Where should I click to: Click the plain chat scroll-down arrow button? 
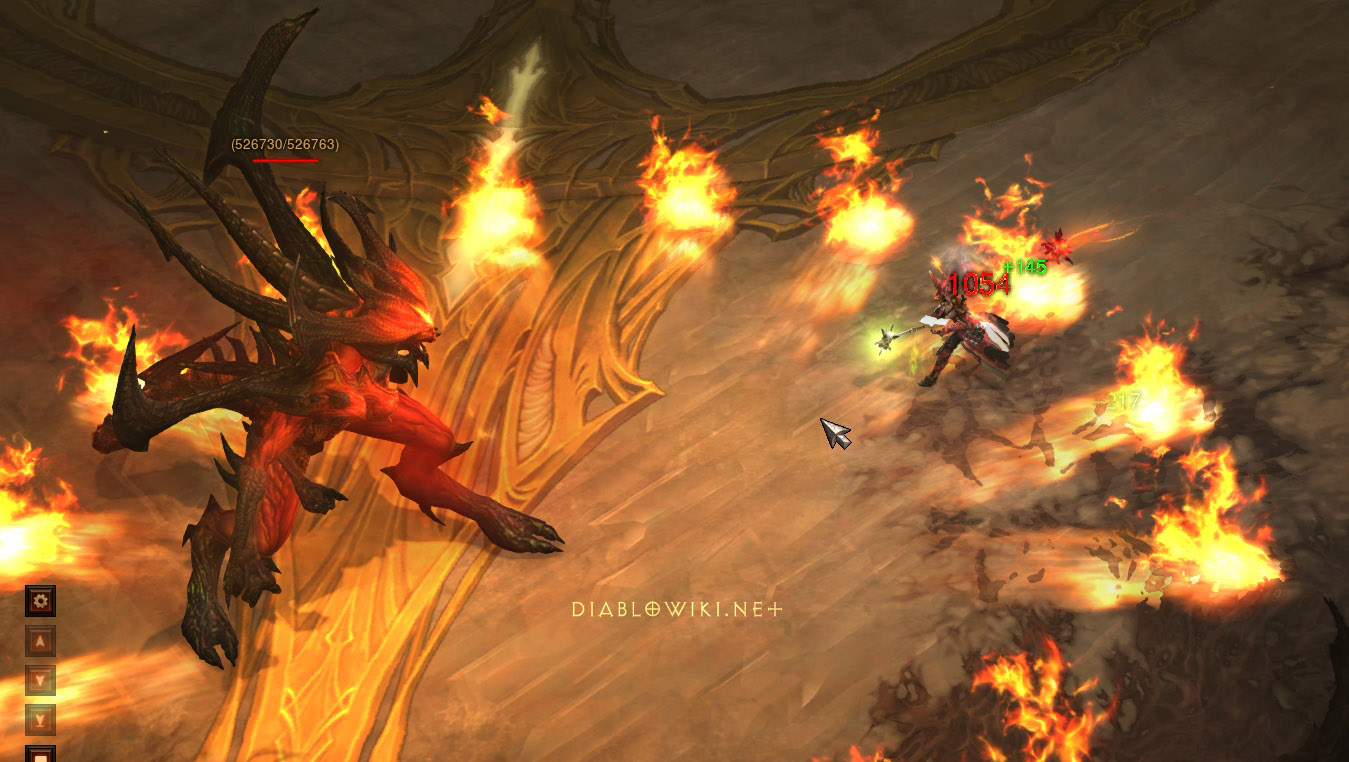(x=40, y=680)
